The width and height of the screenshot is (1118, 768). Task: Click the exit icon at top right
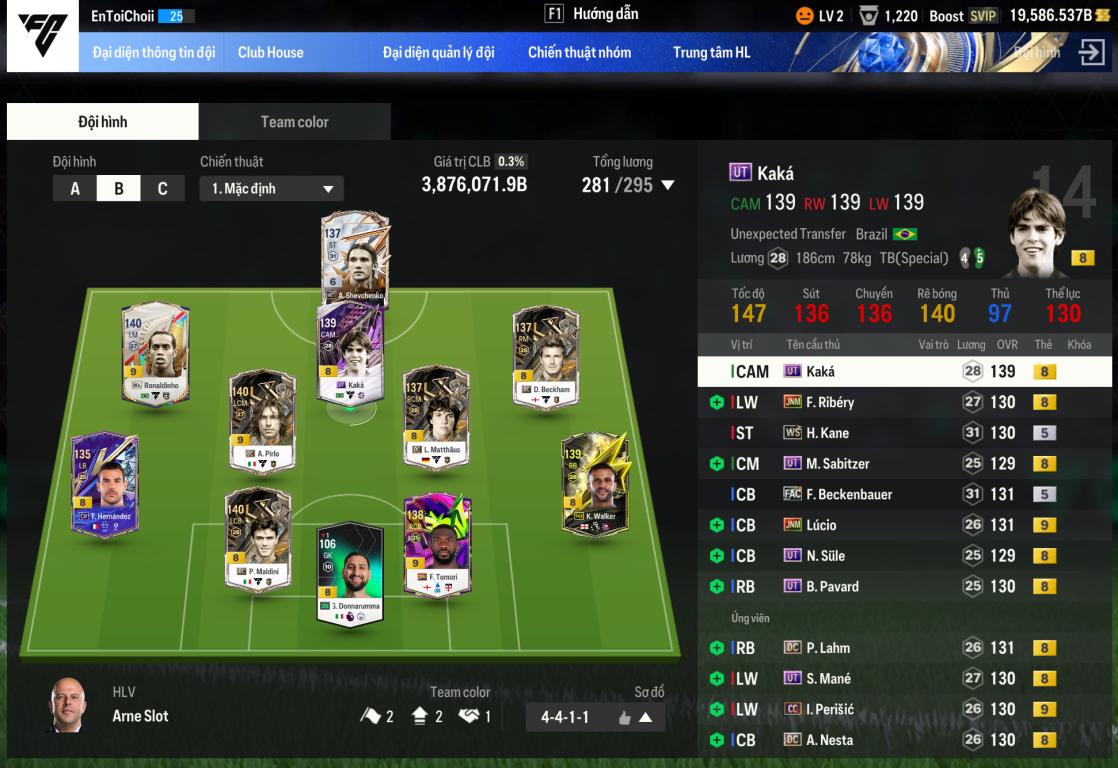pos(1091,52)
